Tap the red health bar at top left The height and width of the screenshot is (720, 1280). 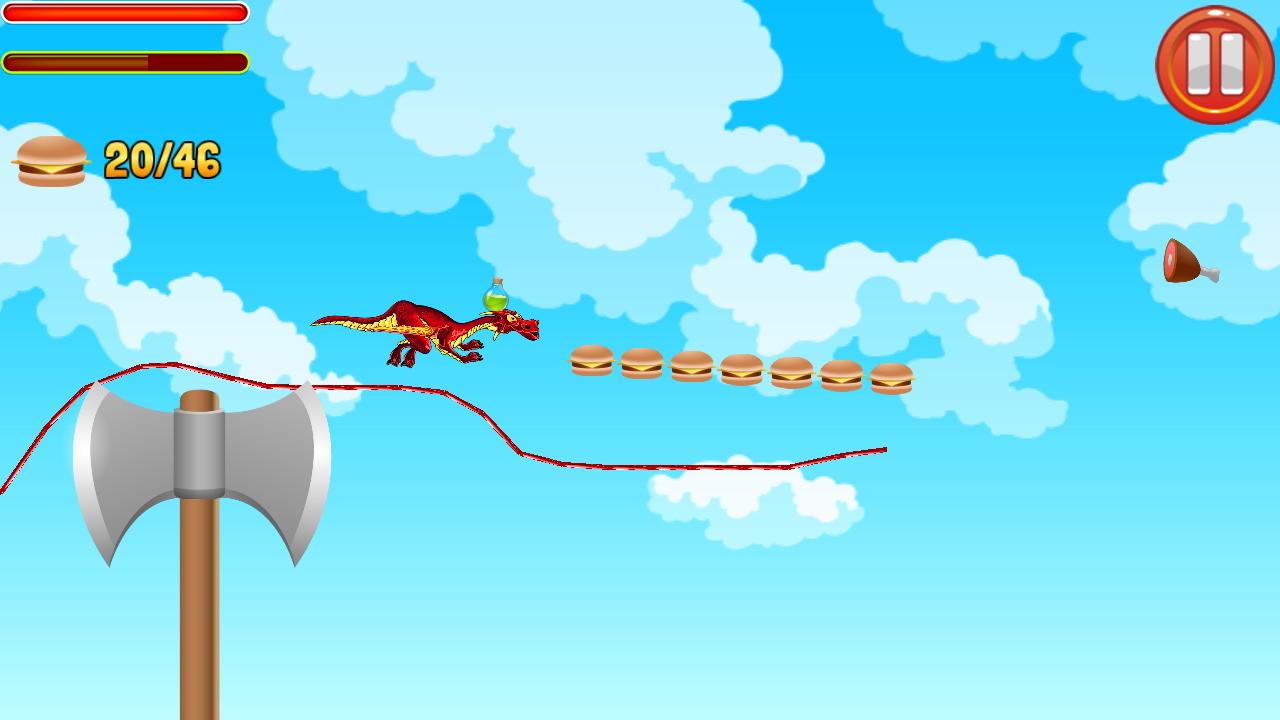click(125, 15)
